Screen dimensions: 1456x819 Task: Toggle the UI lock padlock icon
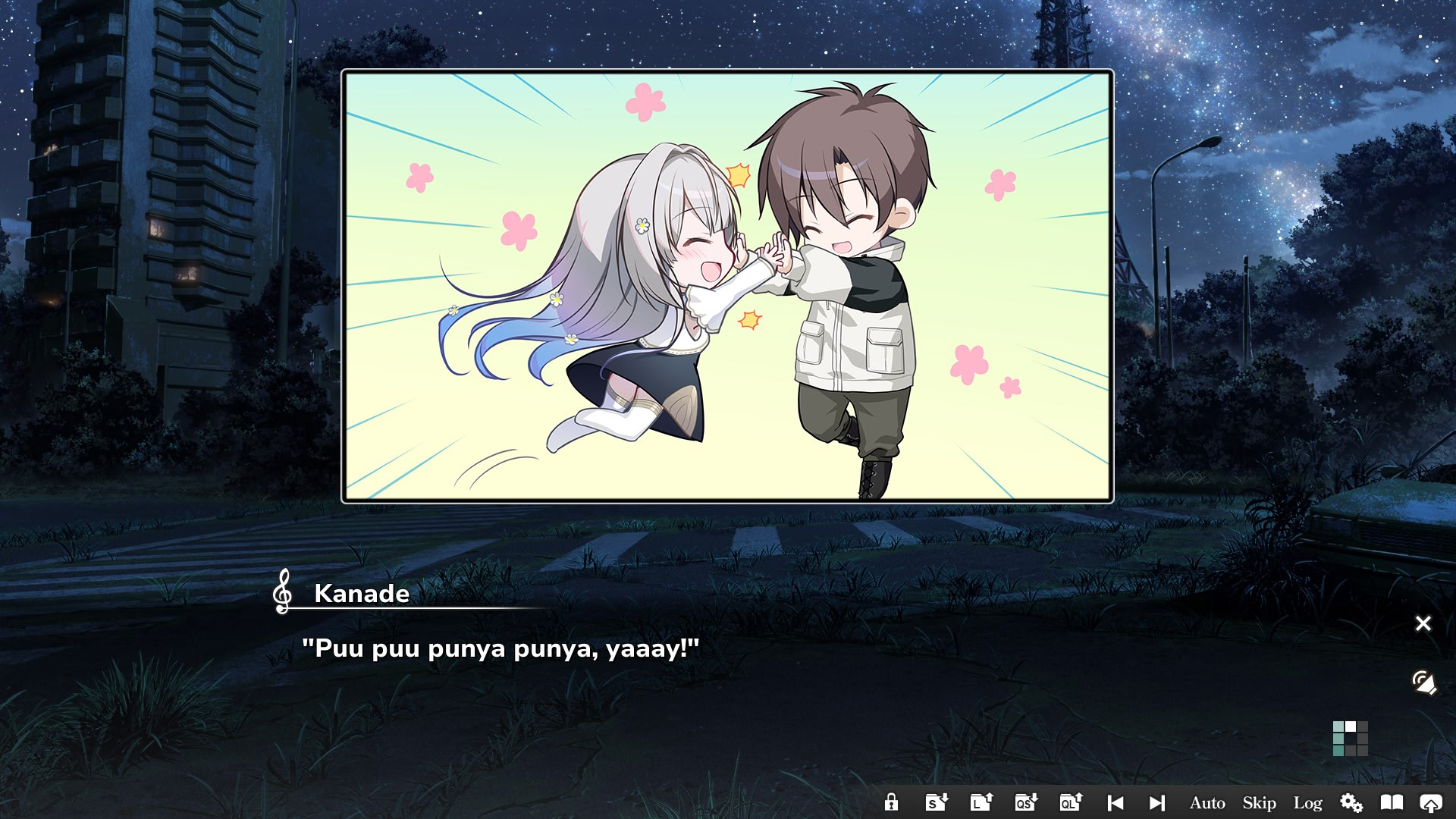click(892, 802)
